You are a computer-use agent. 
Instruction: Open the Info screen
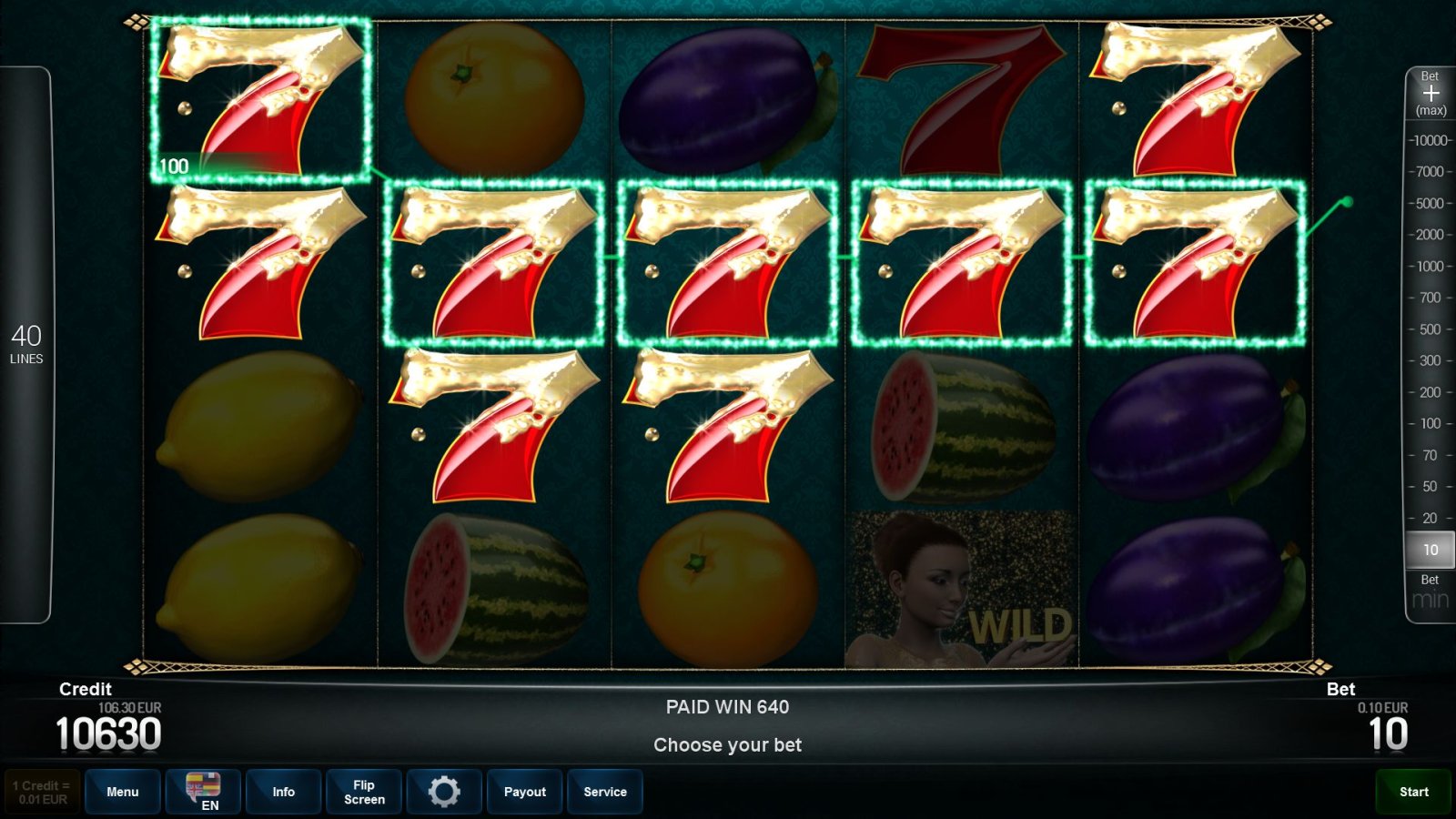(283, 792)
